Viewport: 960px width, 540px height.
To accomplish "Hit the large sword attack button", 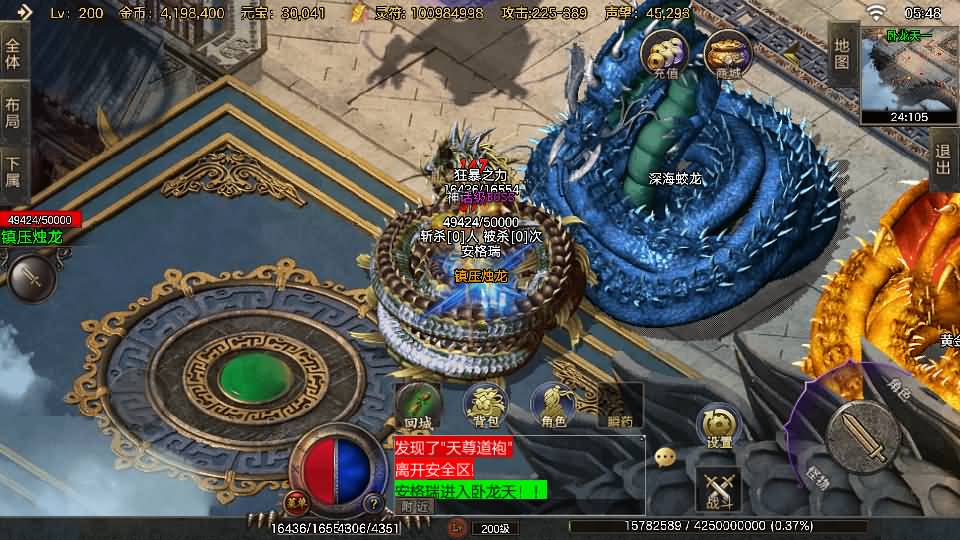I will 864,437.
